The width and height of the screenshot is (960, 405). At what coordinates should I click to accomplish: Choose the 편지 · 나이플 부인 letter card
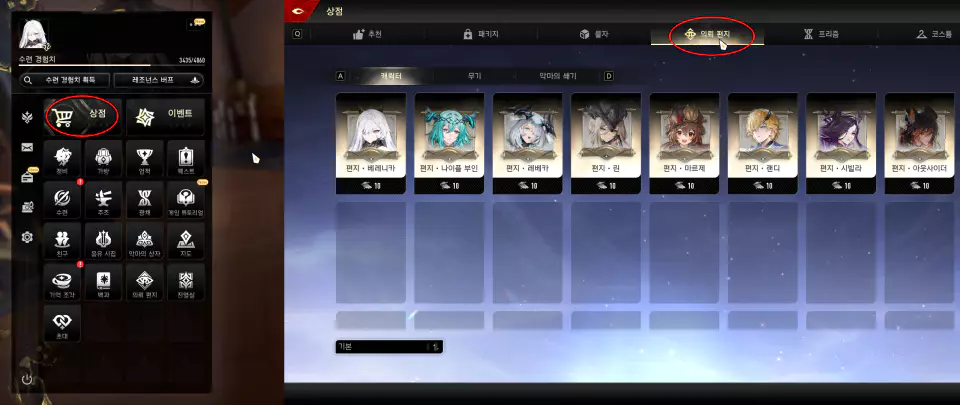[451, 140]
